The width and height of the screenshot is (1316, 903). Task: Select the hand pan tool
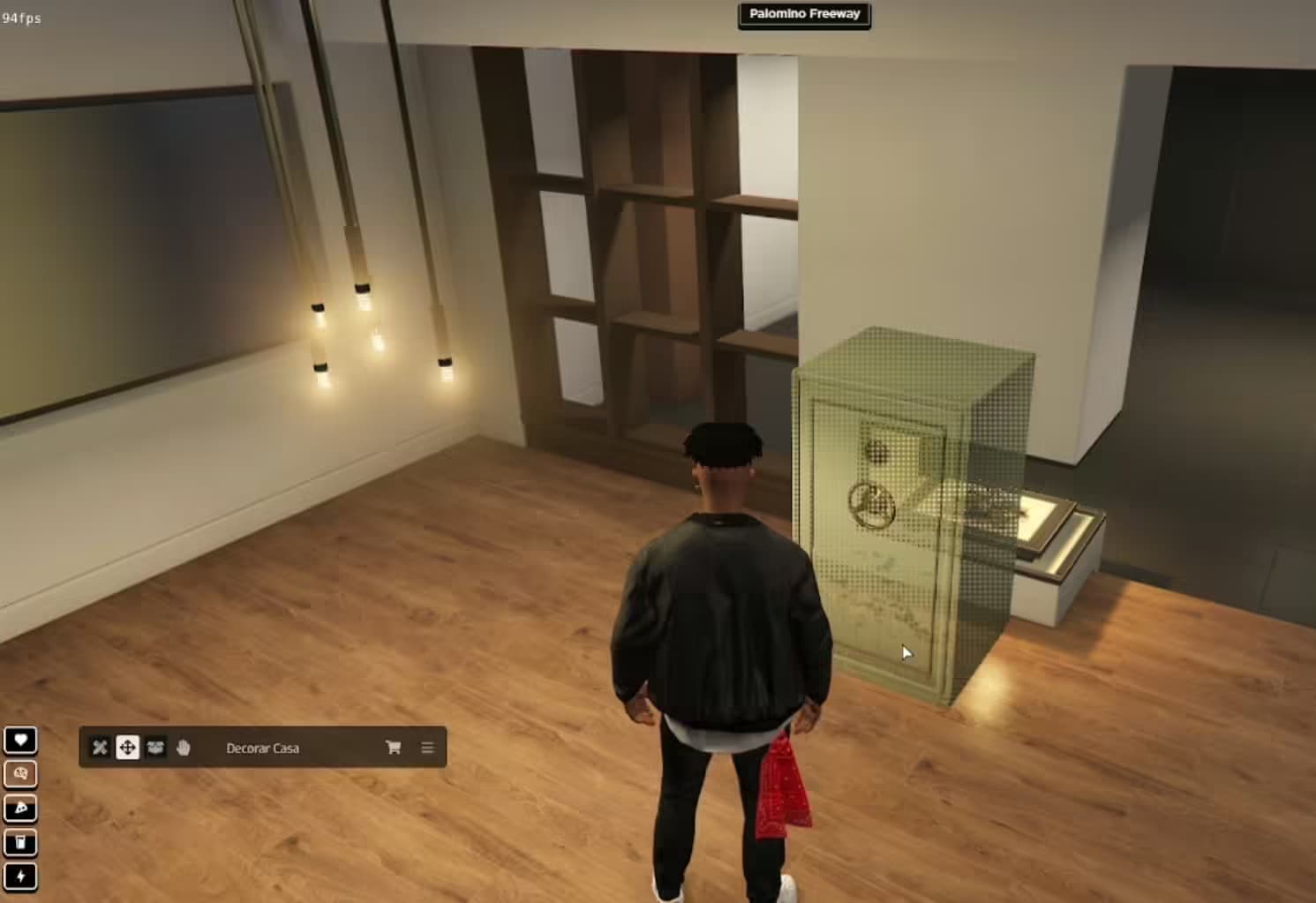tap(183, 747)
